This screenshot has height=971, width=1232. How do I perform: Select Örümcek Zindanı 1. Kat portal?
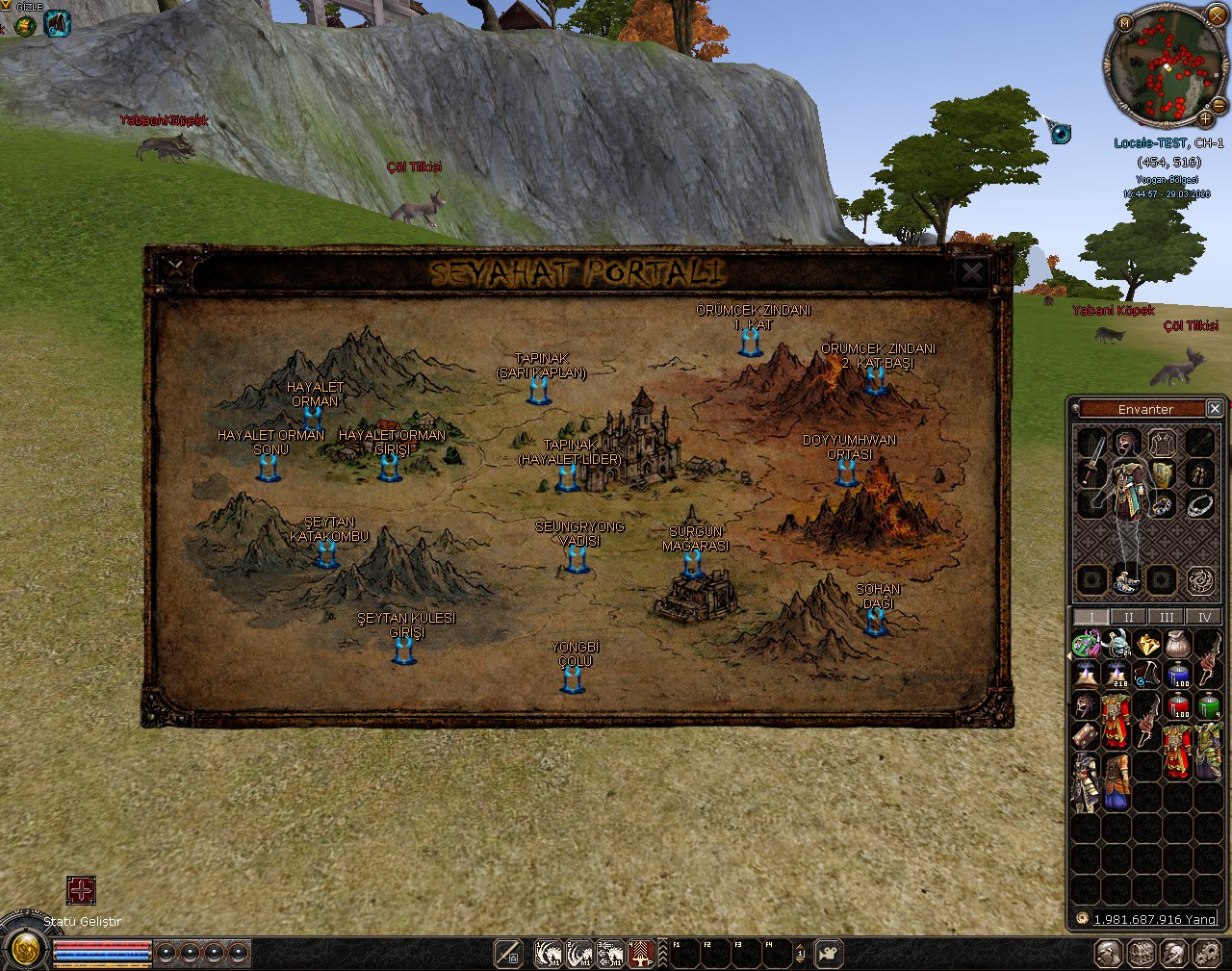tap(751, 343)
